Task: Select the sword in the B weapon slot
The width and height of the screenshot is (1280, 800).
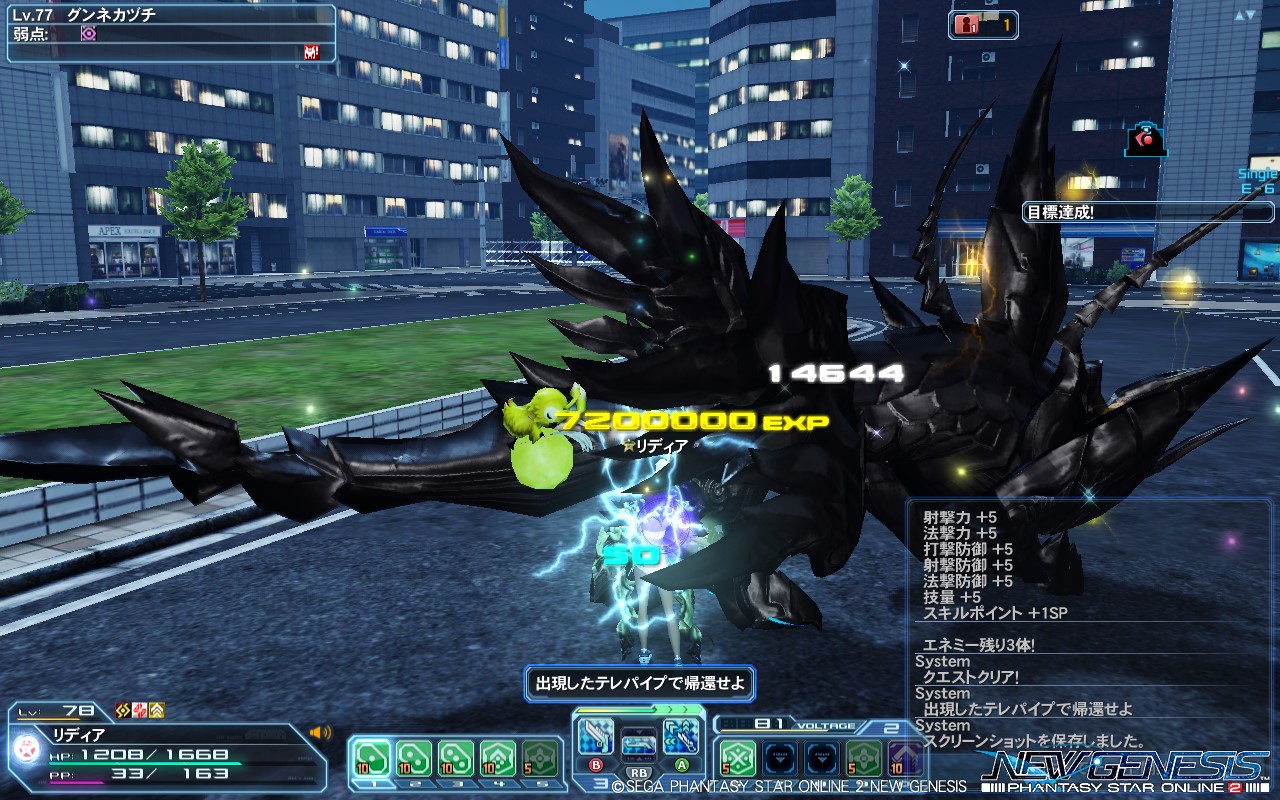Action: [x=597, y=735]
